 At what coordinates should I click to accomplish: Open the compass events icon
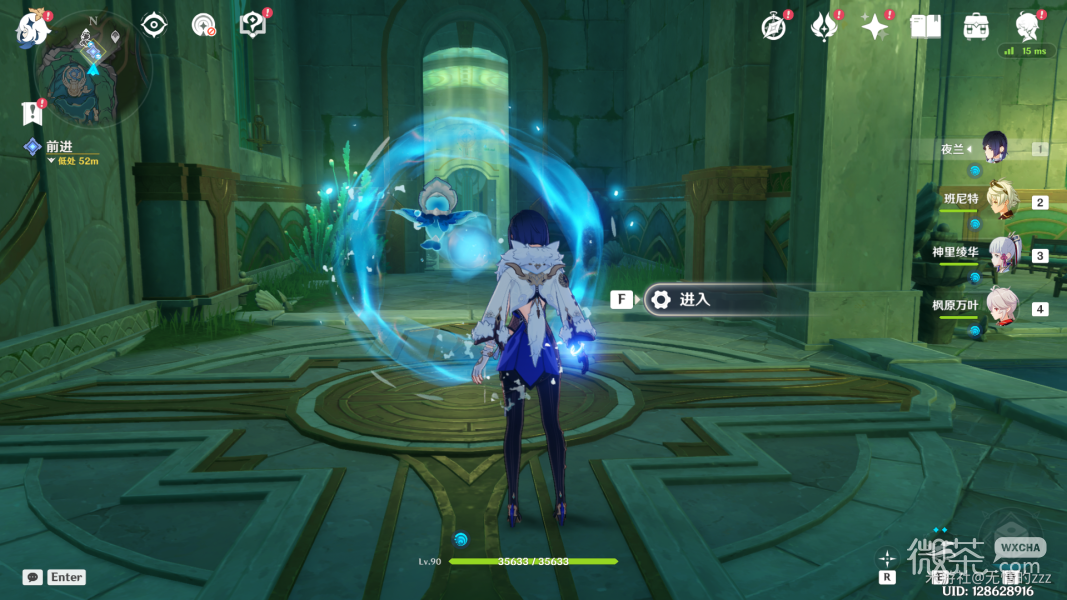[x=773, y=27]
